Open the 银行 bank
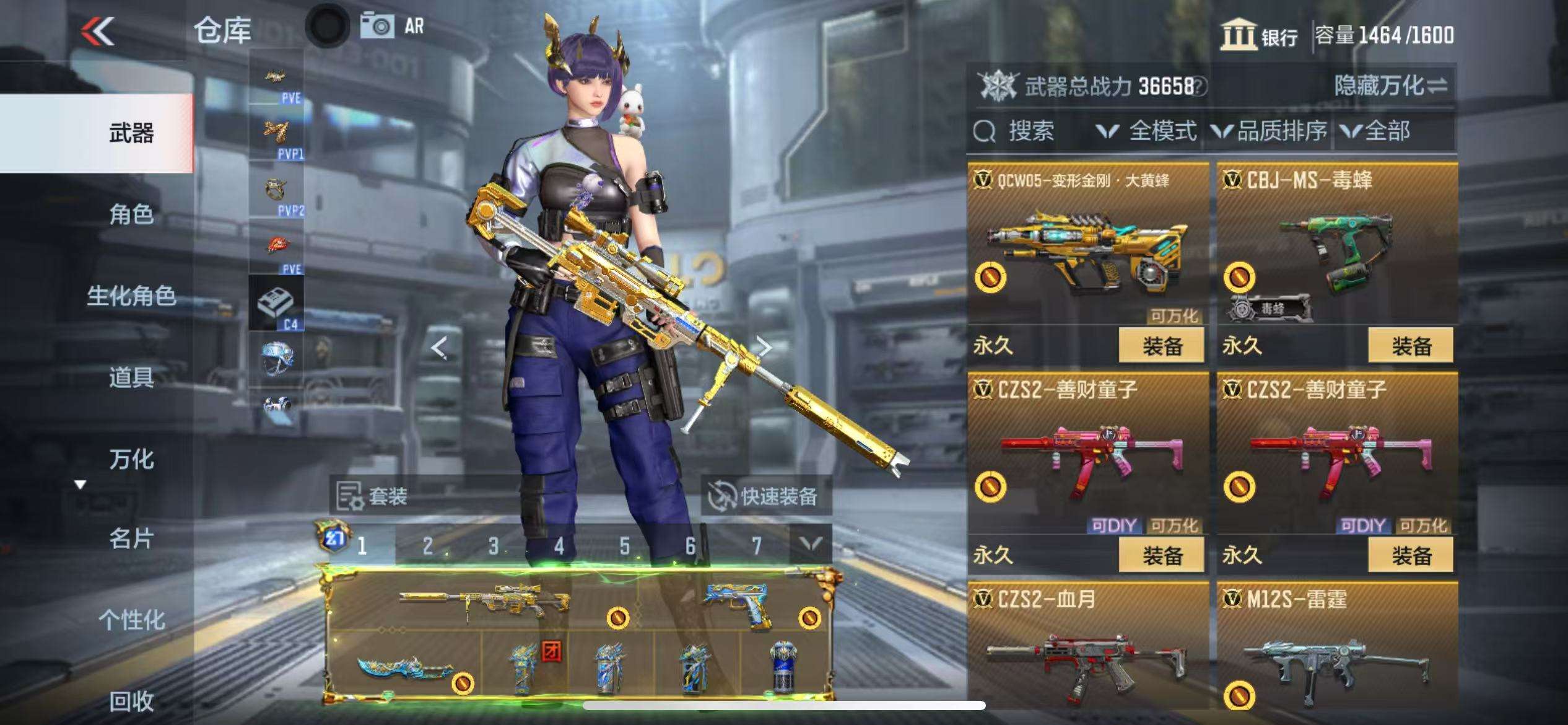Image resolution: width=1568 pixels, height=725 pixels. (x=1260, y=36)
